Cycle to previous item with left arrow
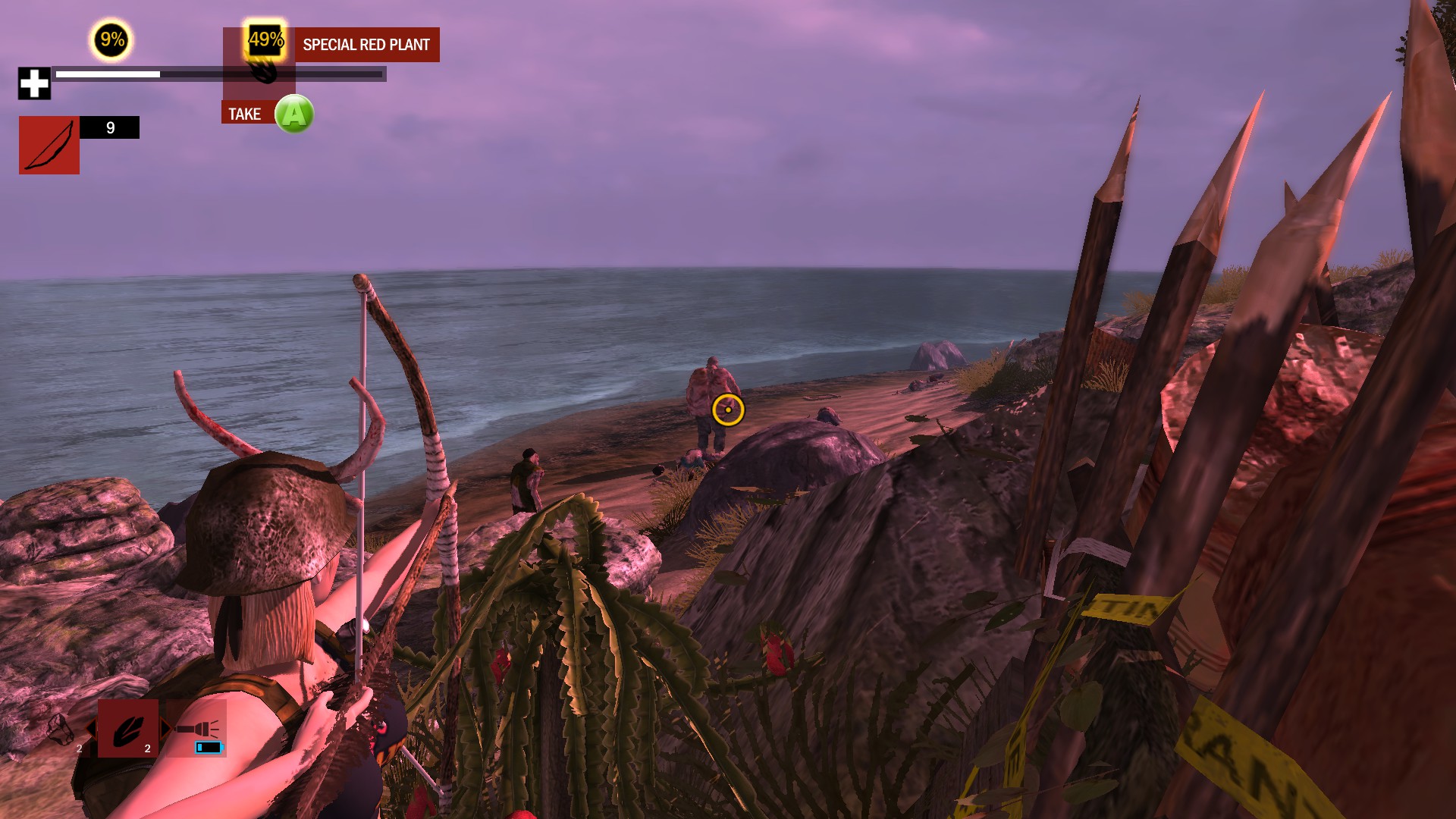The width and height of the screenshot is (1456, 819). click(91, 729)
